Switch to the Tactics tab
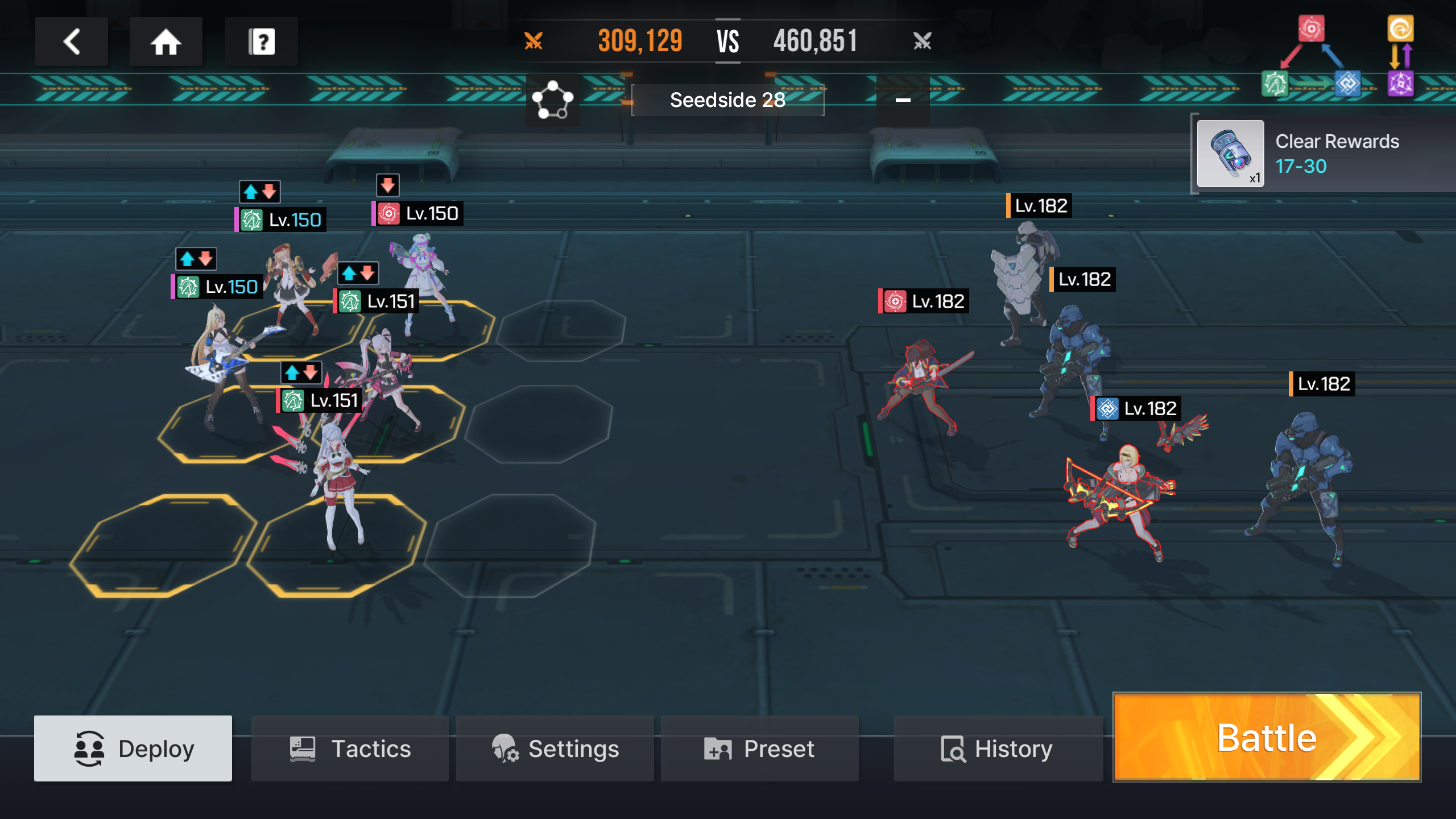 pos(350,748)
